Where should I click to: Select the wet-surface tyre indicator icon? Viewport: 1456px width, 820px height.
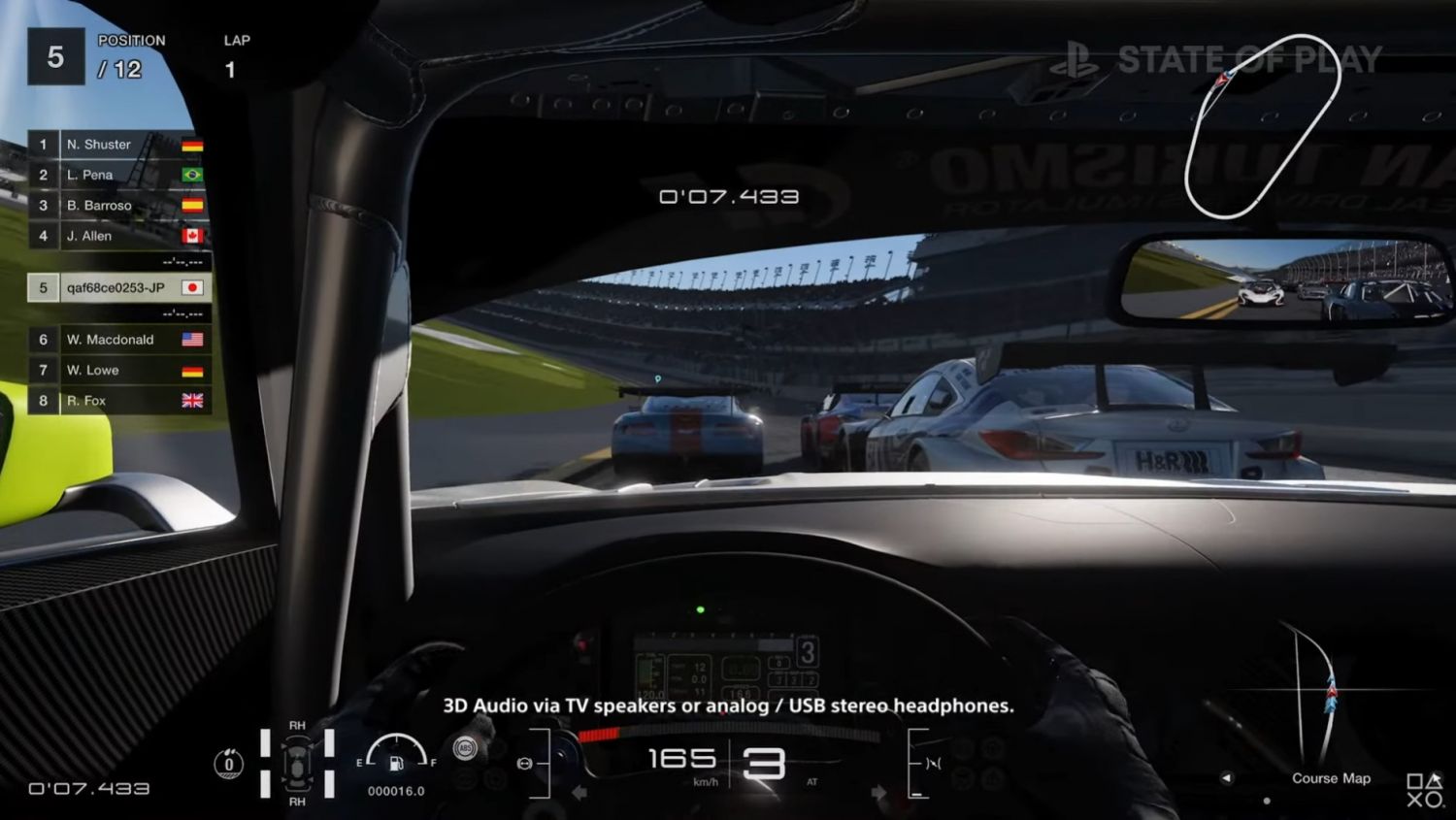pyautogui.click(x=229, y=764)
